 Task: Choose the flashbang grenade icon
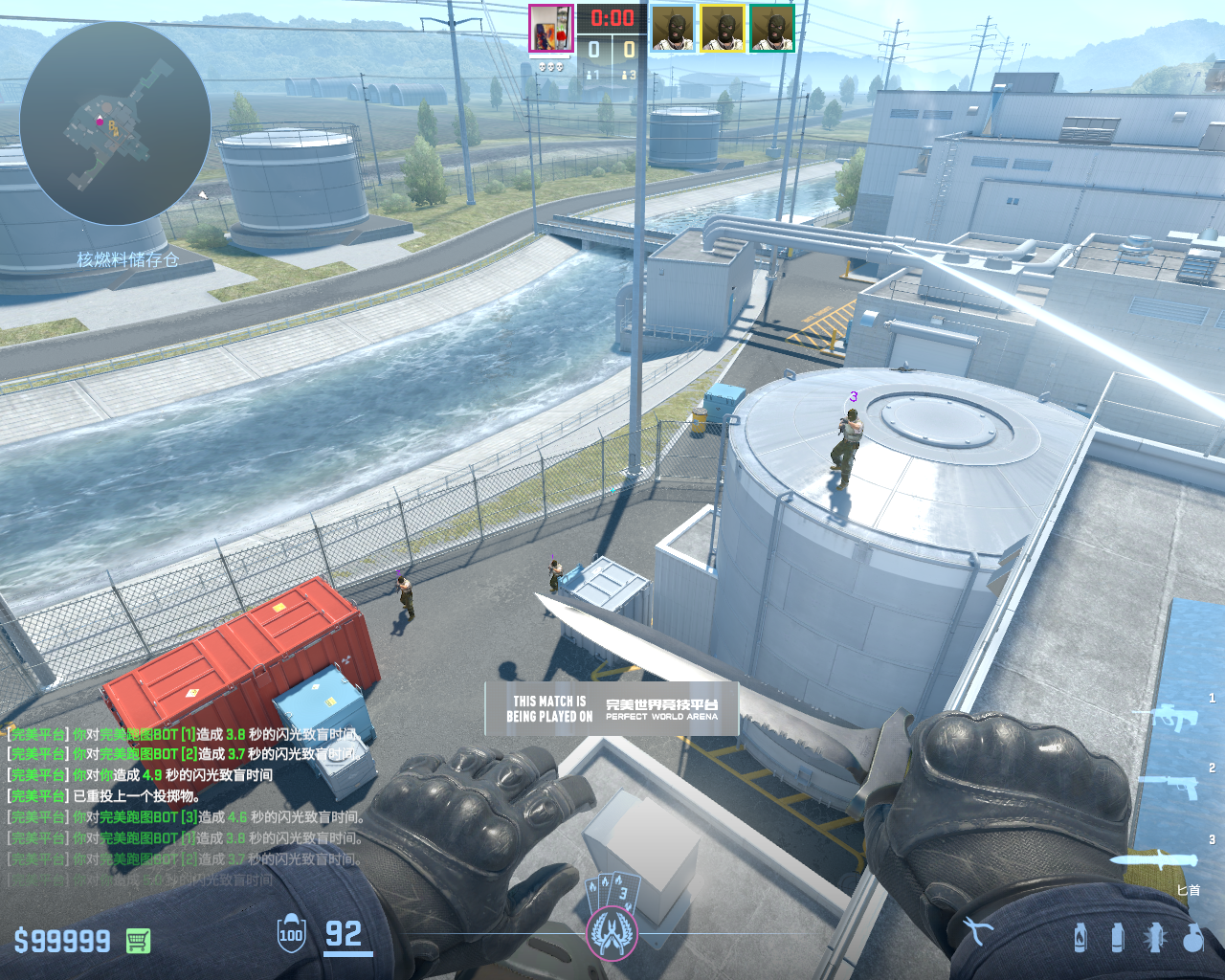[1155, 937]
